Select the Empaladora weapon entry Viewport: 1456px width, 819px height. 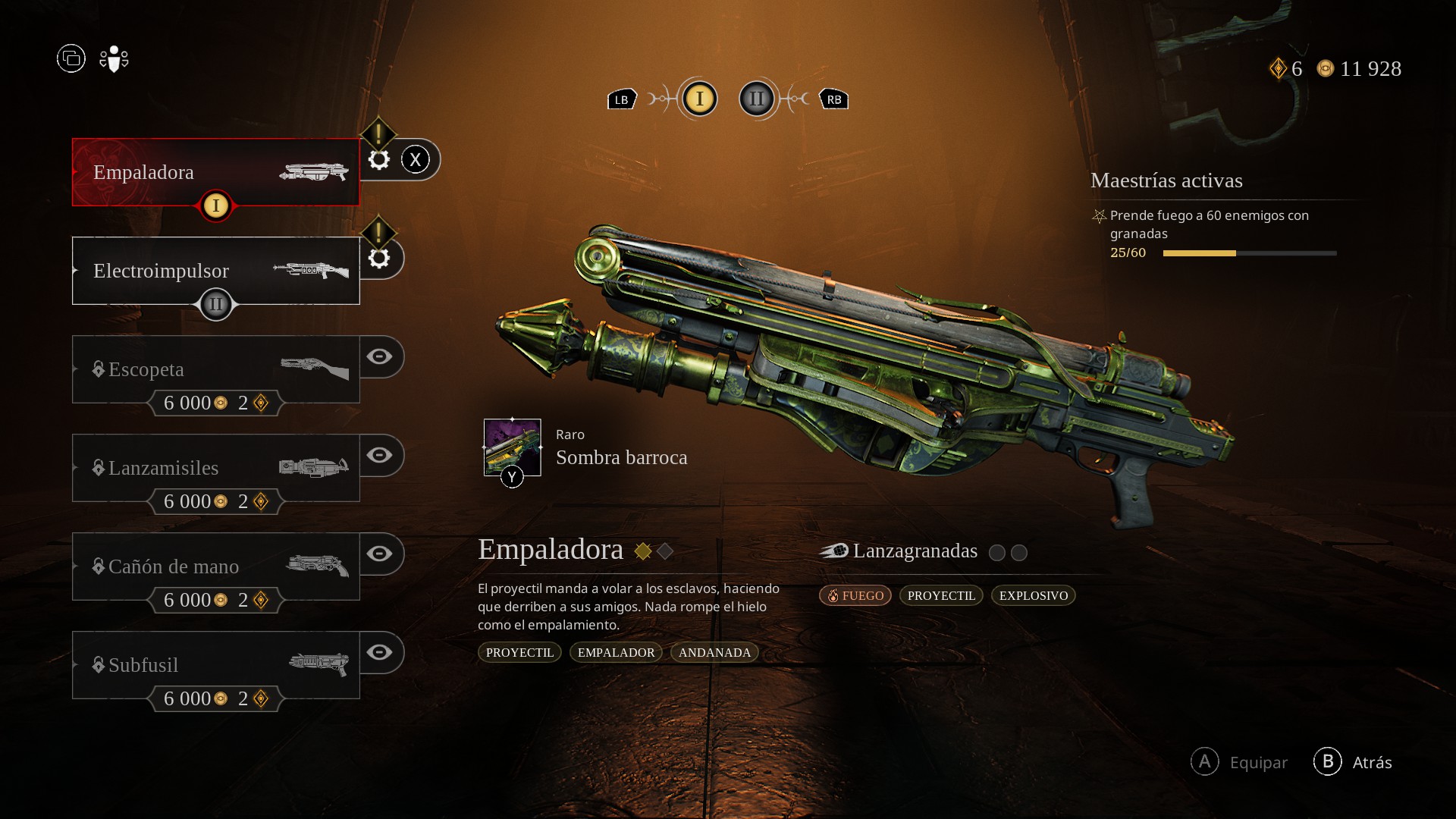(x=215, y=172)
